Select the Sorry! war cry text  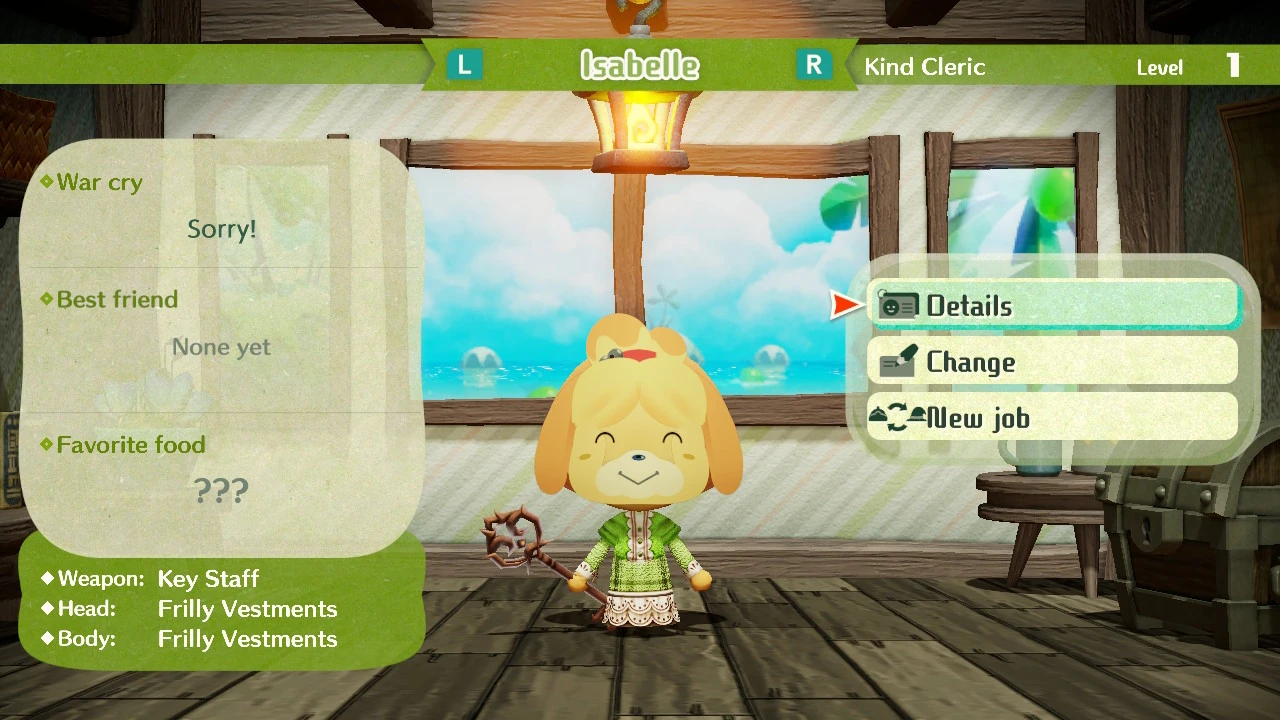pos(221,228)
